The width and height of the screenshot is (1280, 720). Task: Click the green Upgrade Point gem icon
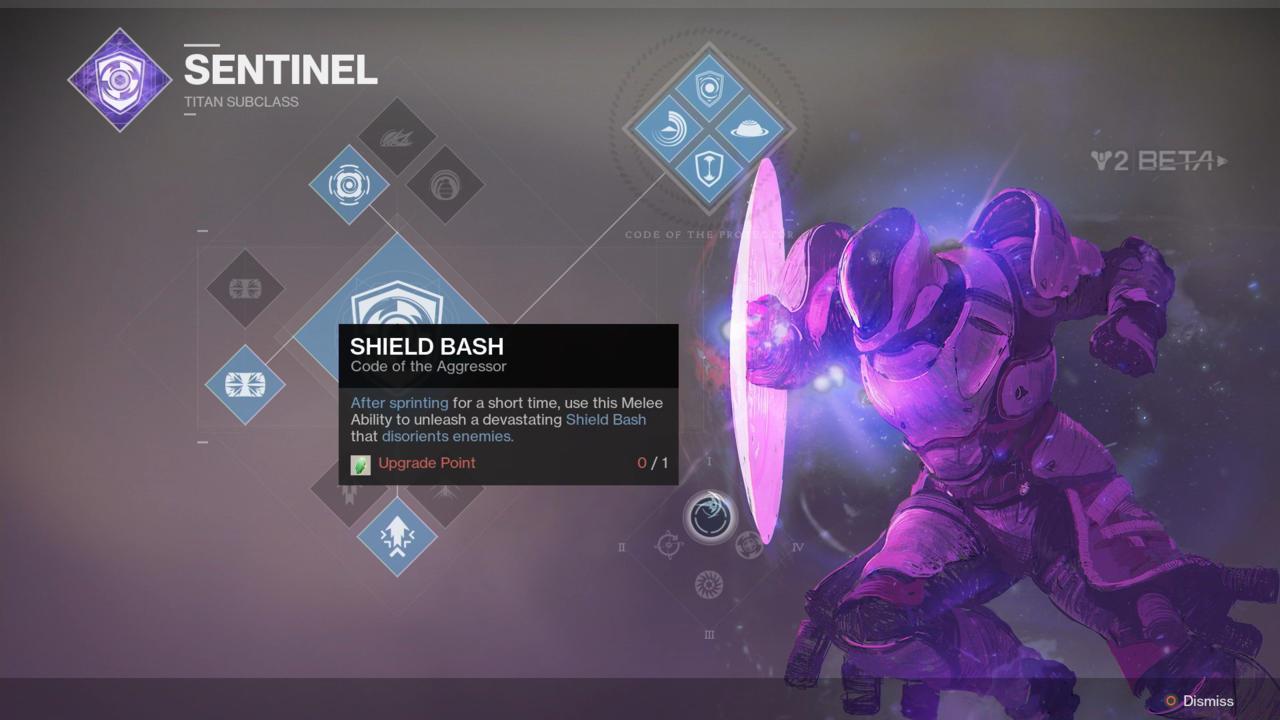(360, 464)
